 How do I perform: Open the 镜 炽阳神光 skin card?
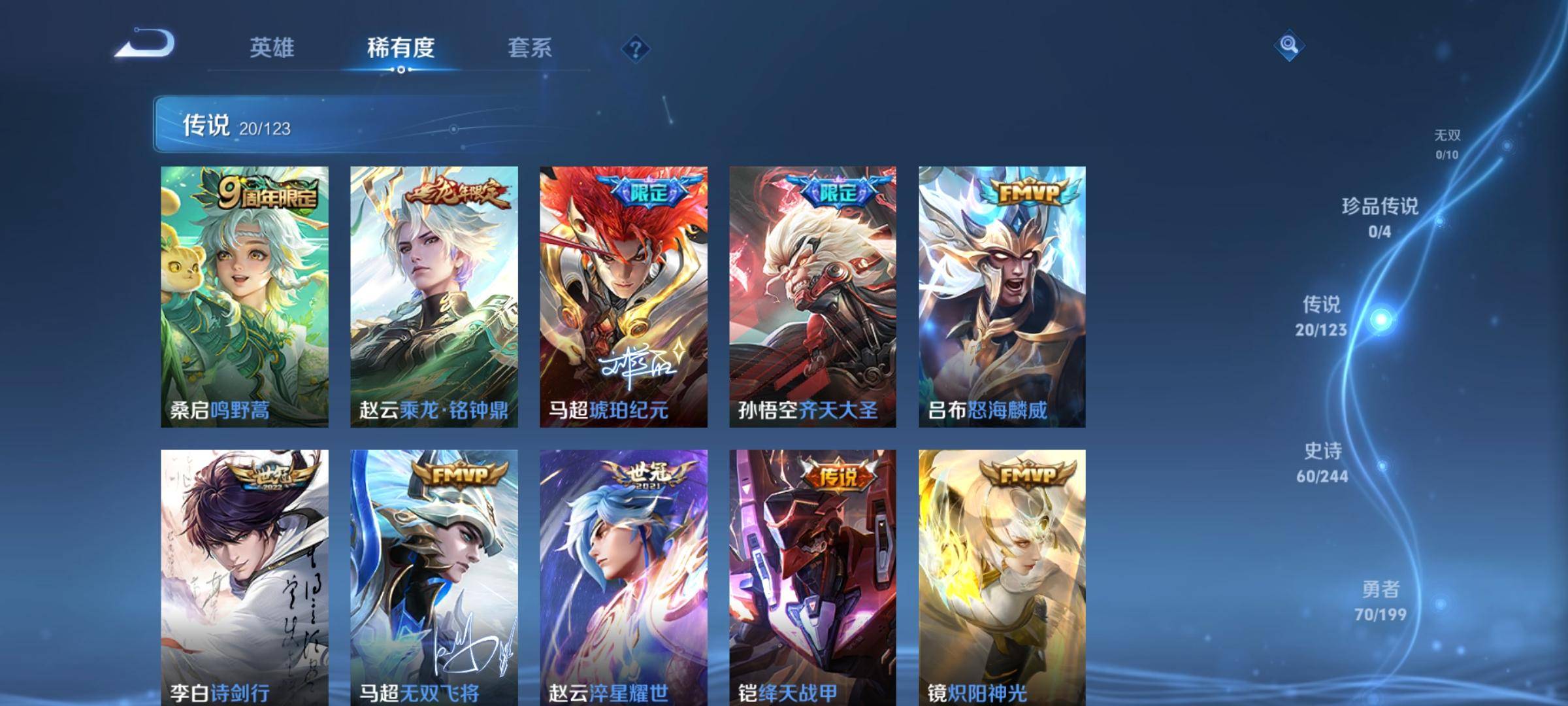click(1002, 577)
